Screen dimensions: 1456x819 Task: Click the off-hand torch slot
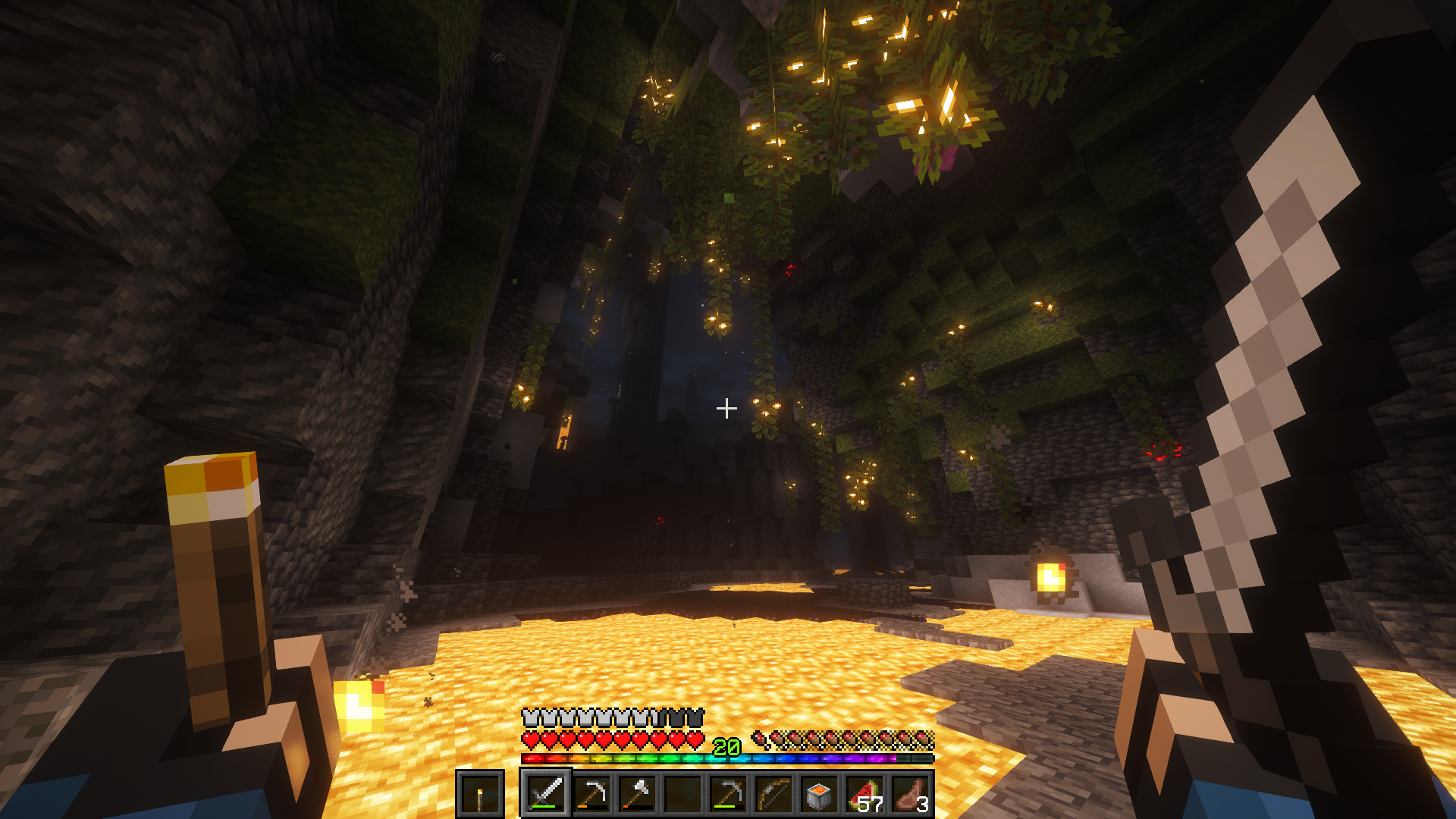pyautogui.click(x=479, y=794)
